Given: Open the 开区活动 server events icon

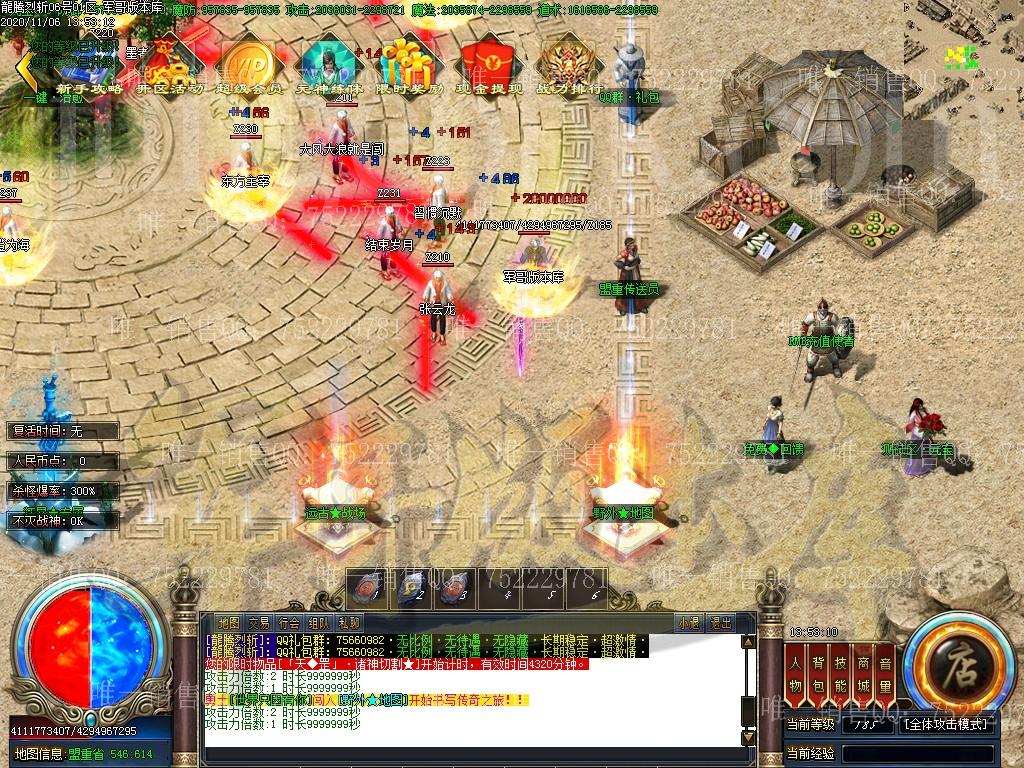Looking at the screenshot, I should (x=168, y=66).
